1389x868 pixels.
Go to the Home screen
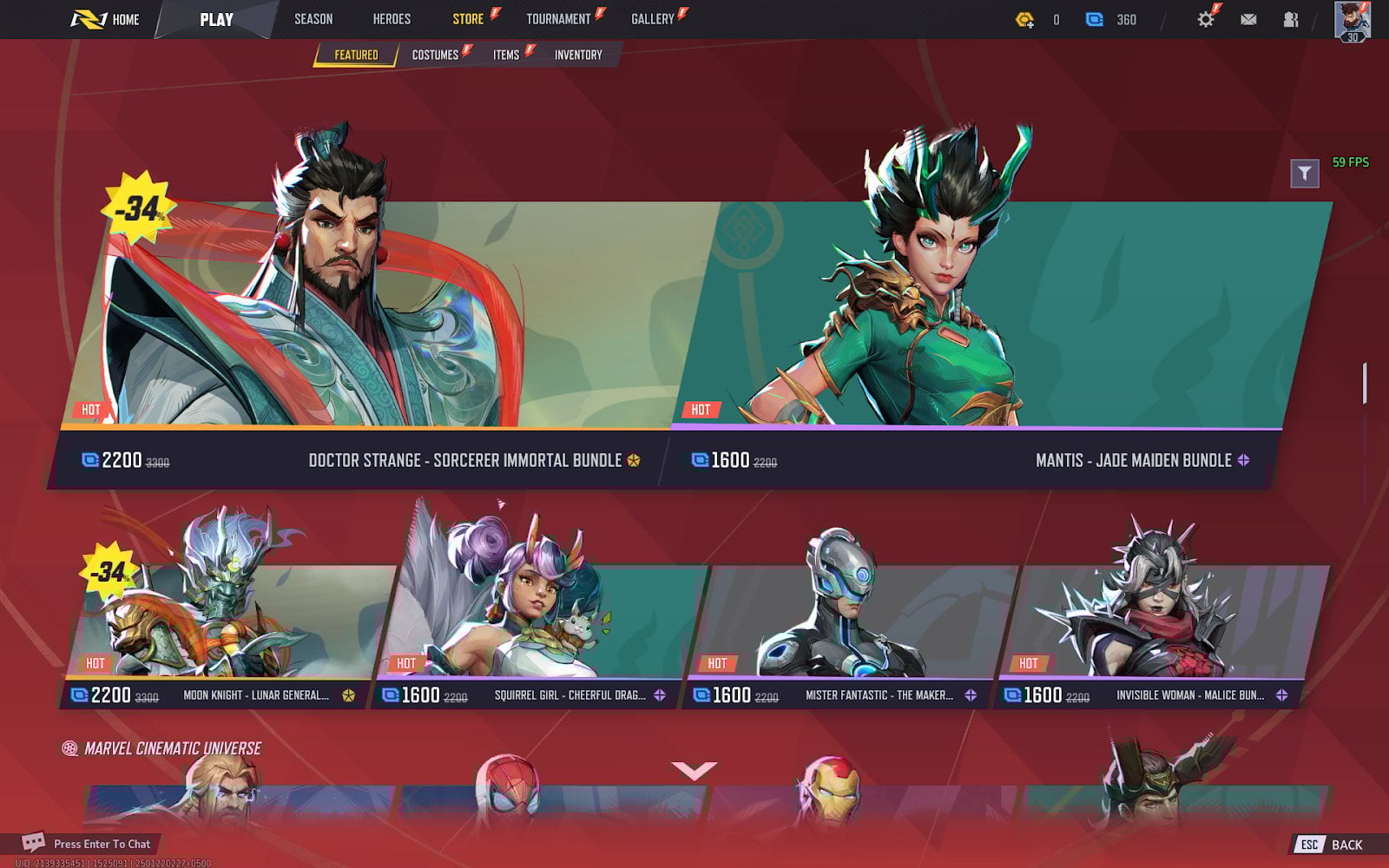click(x=106, y=19)
